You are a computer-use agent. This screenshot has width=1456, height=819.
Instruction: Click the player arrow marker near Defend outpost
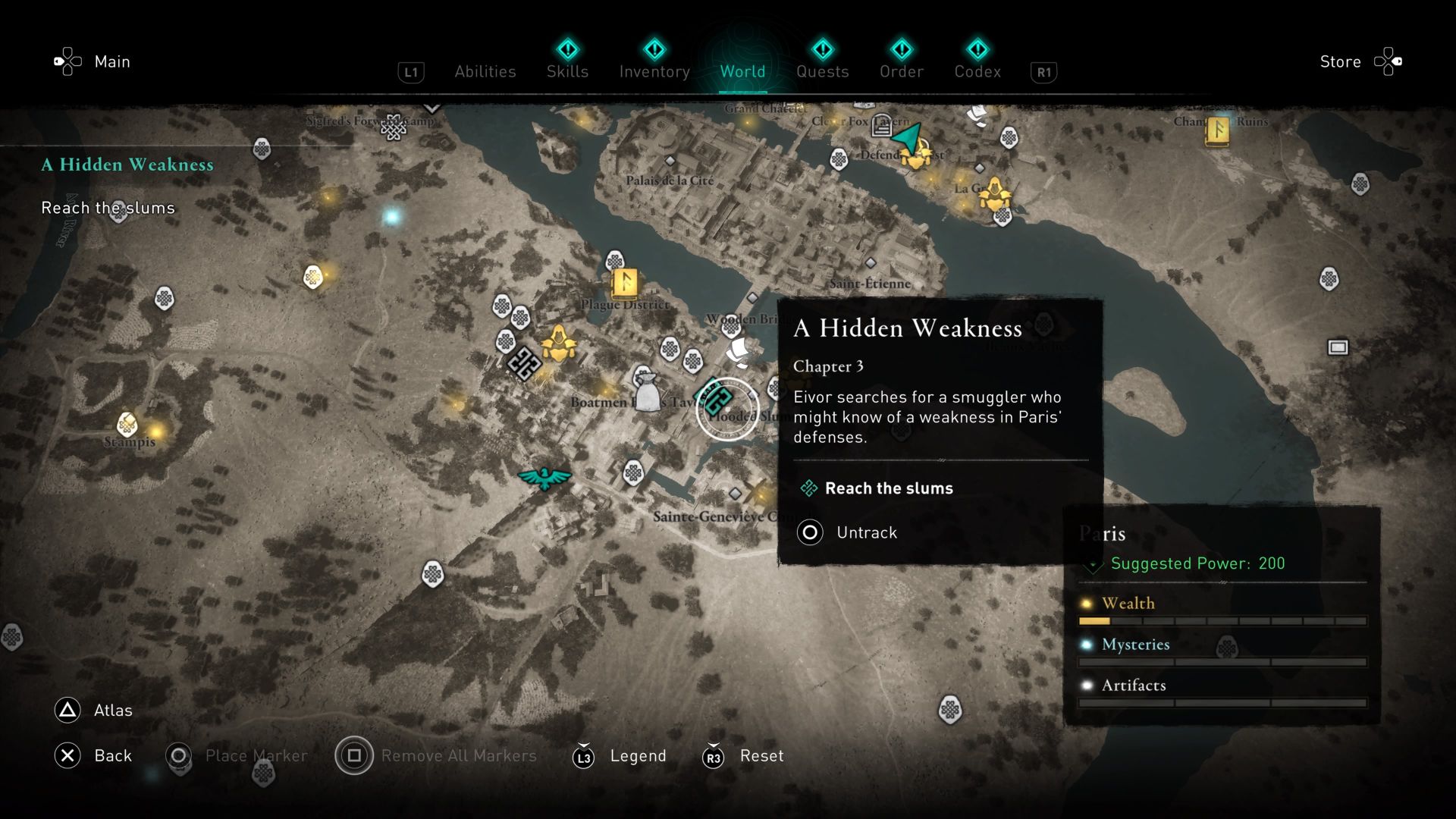click(907, 140)
